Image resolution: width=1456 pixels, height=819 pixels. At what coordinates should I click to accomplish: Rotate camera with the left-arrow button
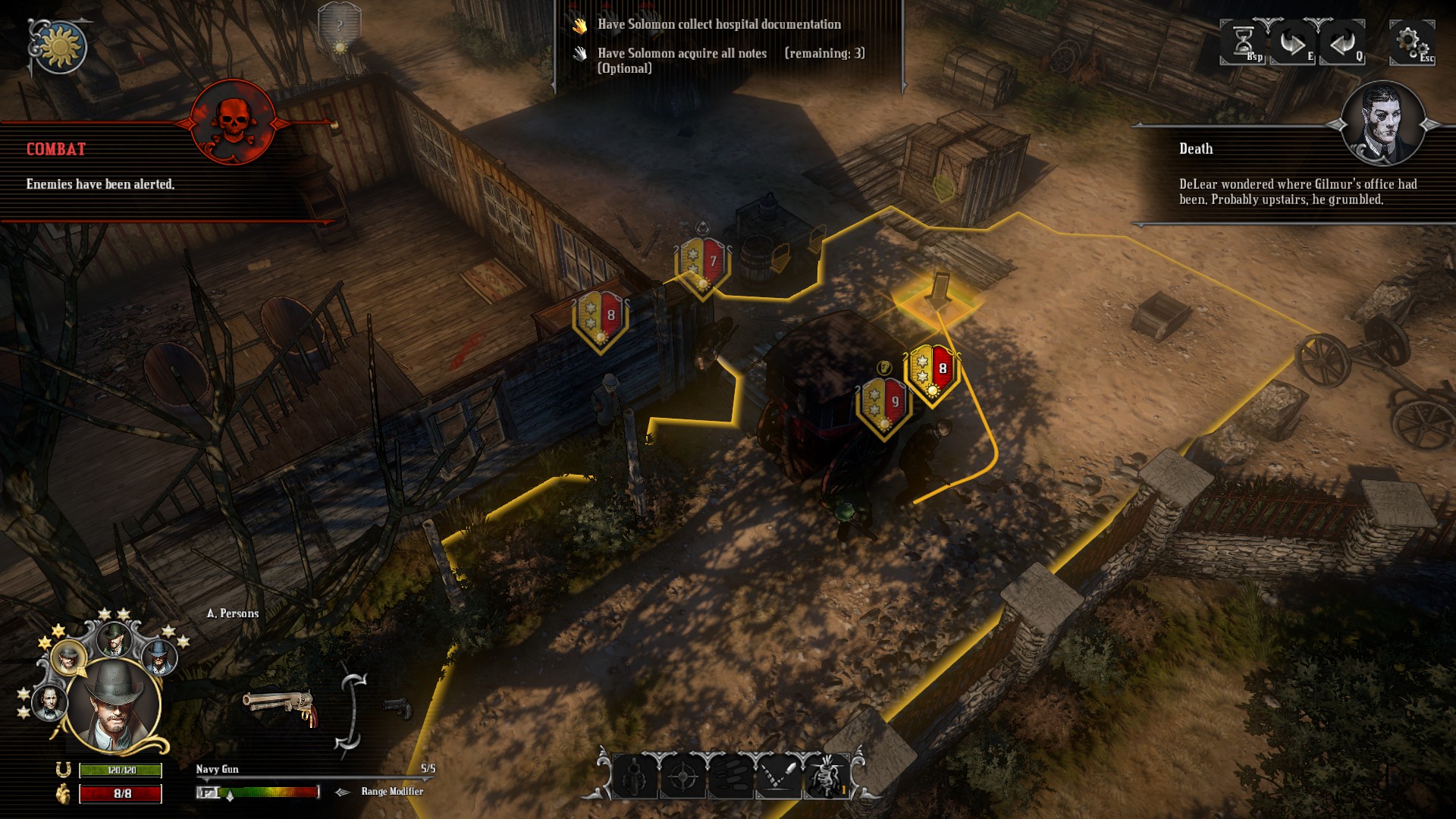point(1342,42)
